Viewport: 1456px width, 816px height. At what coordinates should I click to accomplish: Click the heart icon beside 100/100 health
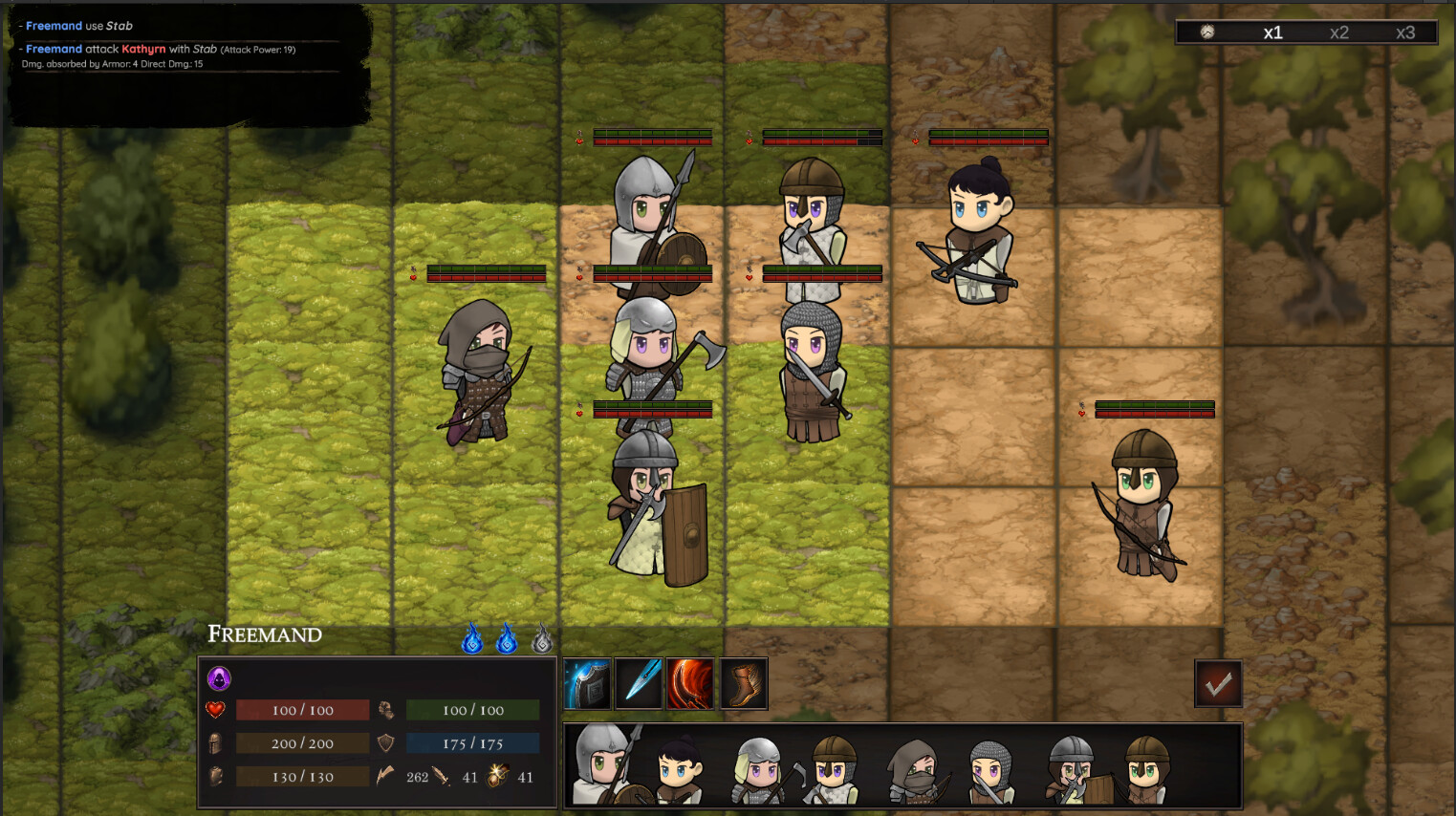tap(214, 709)
